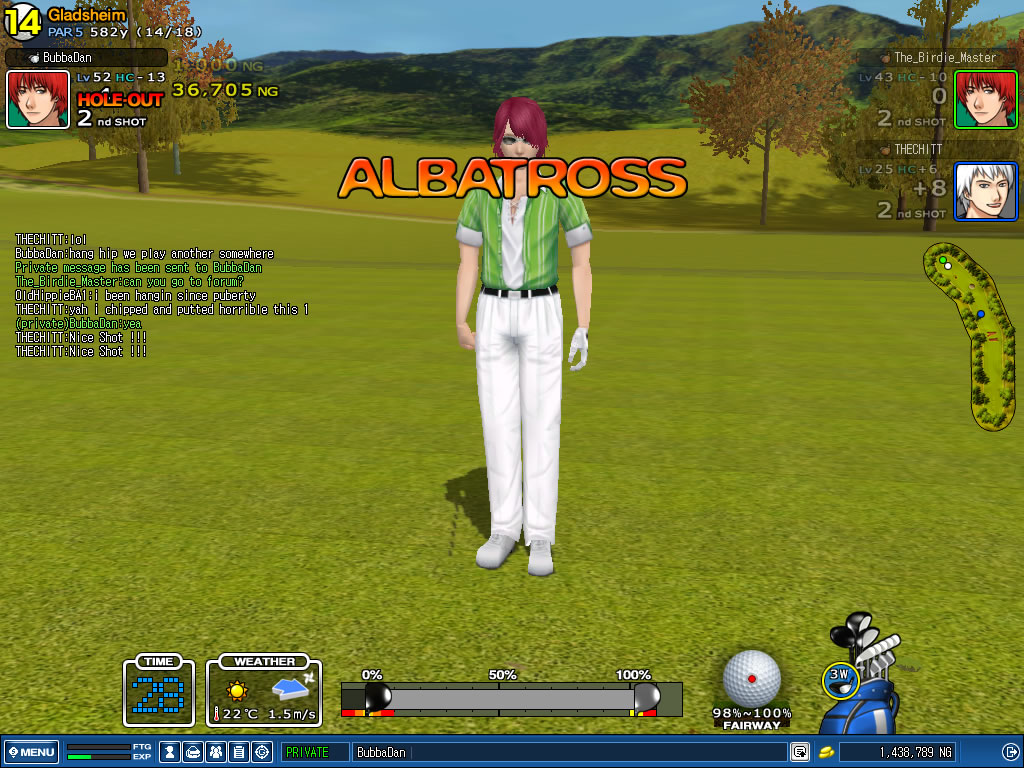
Task: Click the shot power gauge bar
Action: (x=510, y=698)
